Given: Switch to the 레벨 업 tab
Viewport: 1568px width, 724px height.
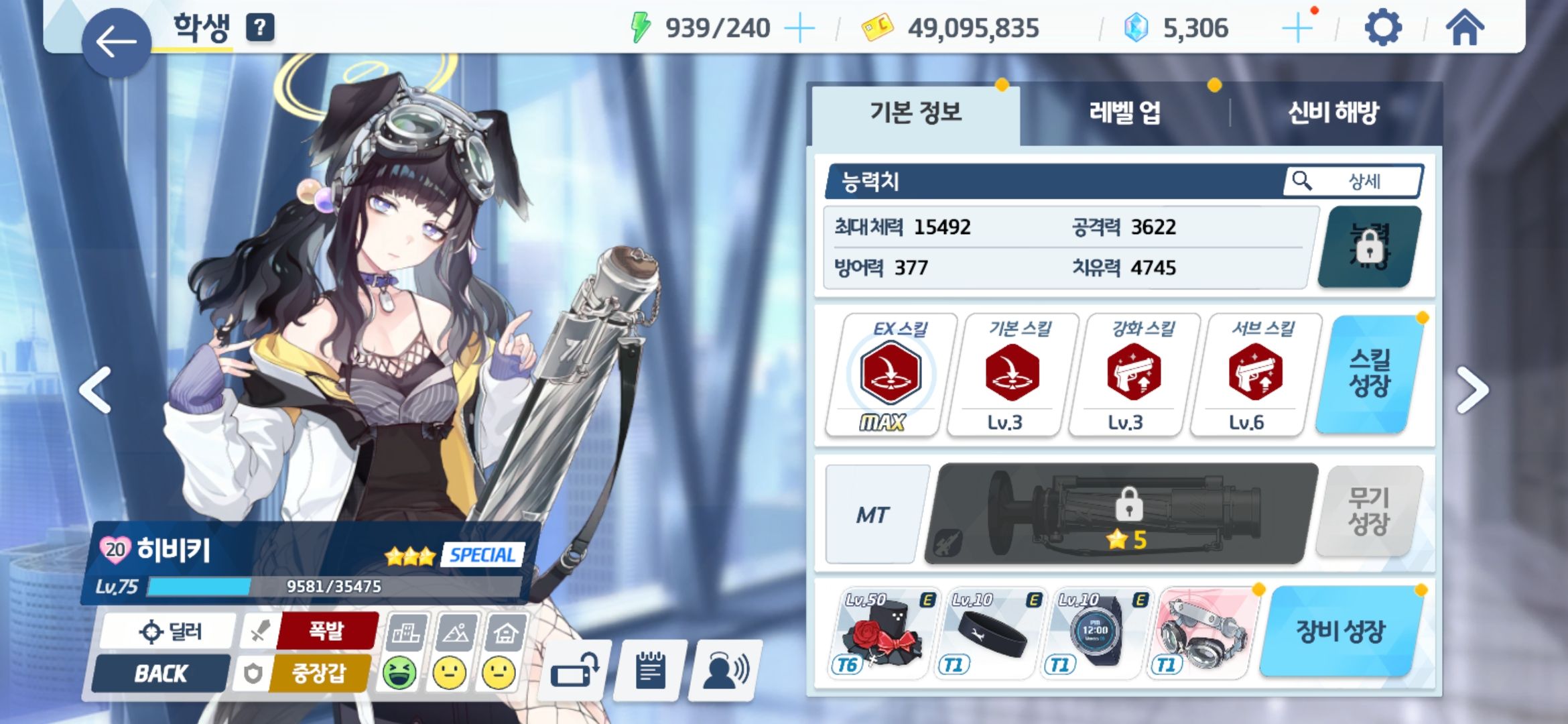Looking at the screenshot, I should 1126,114.
